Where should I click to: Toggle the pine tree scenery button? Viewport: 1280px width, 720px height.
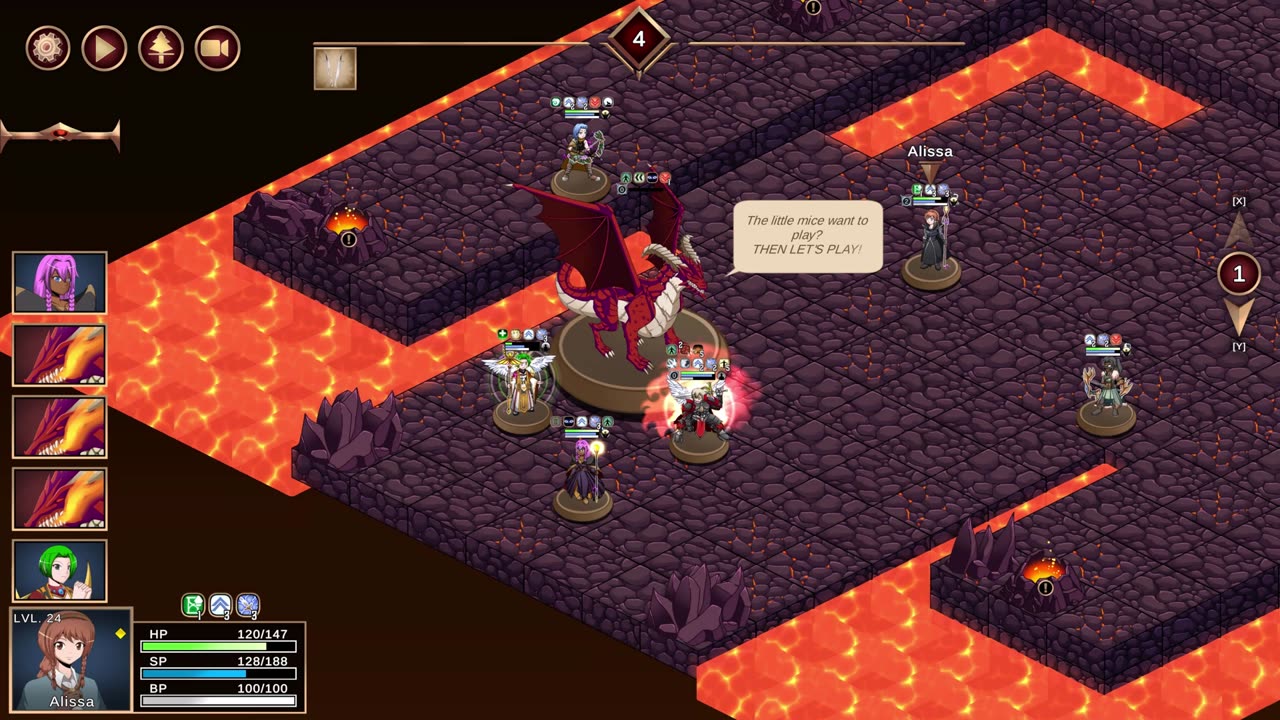(161, 48)
